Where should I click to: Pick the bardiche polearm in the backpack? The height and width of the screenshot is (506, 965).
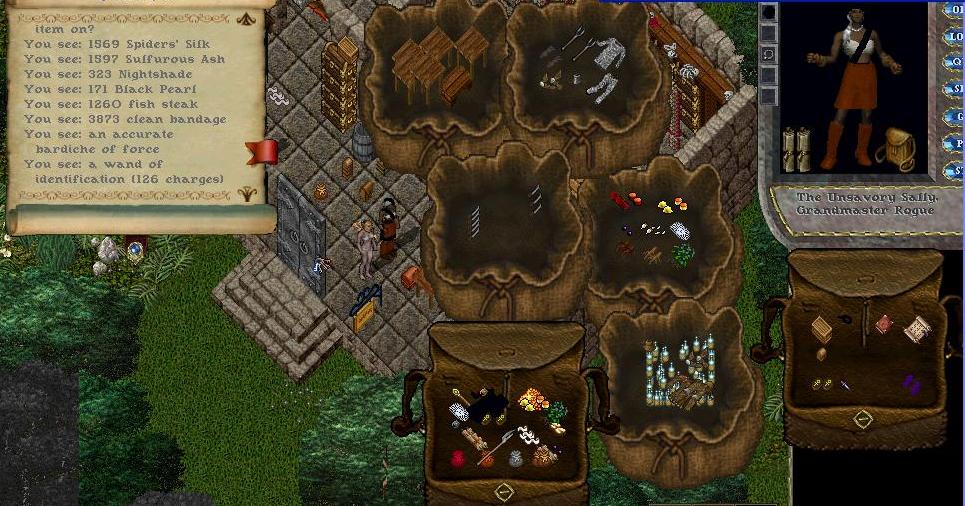498,446
